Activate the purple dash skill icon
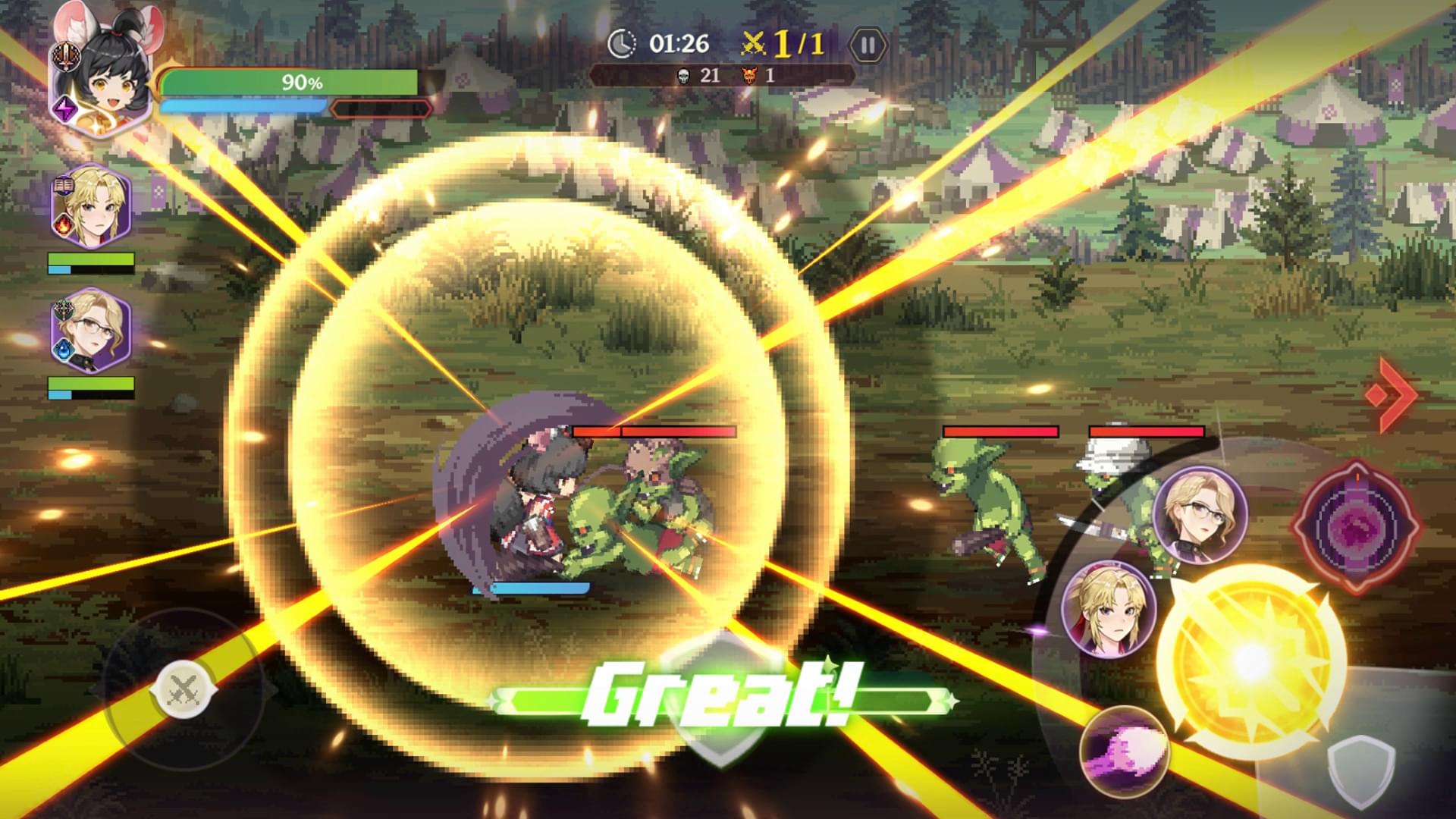Viewport: 1456px width, 819px height. pyautogui.click(x=1124, y=748)
